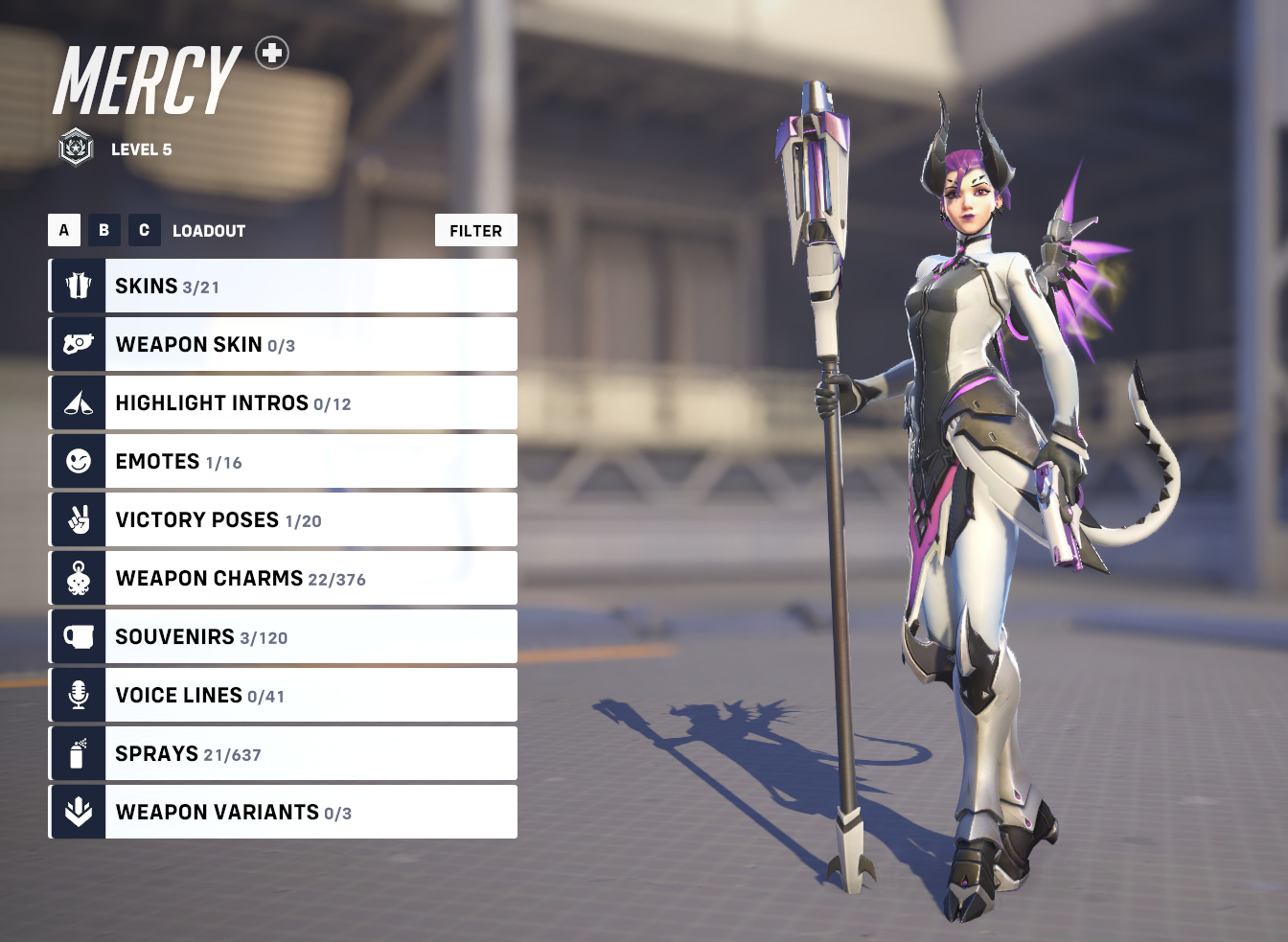Show the Weapon Charms collection
Screen dimensions: 1288x942
[x=283, y=578]
